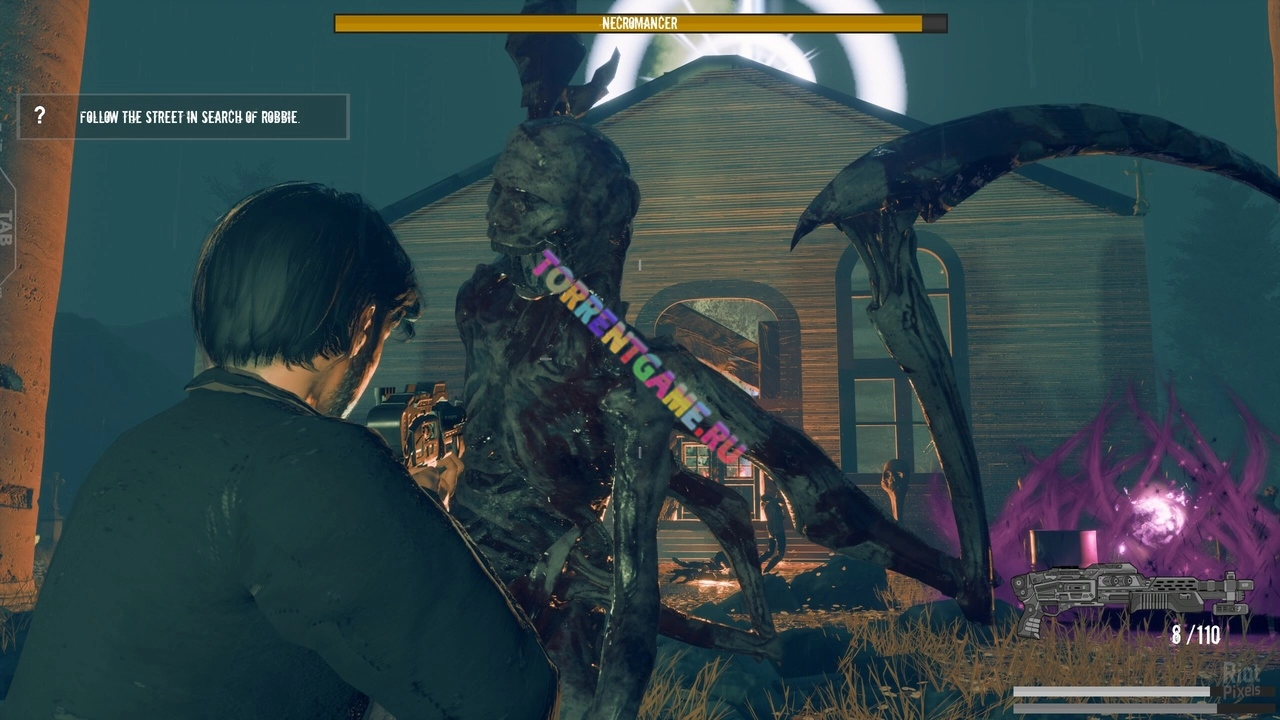Open the 'Follow the street' objective tracker

pyautogui.click(x=190, y=117)
